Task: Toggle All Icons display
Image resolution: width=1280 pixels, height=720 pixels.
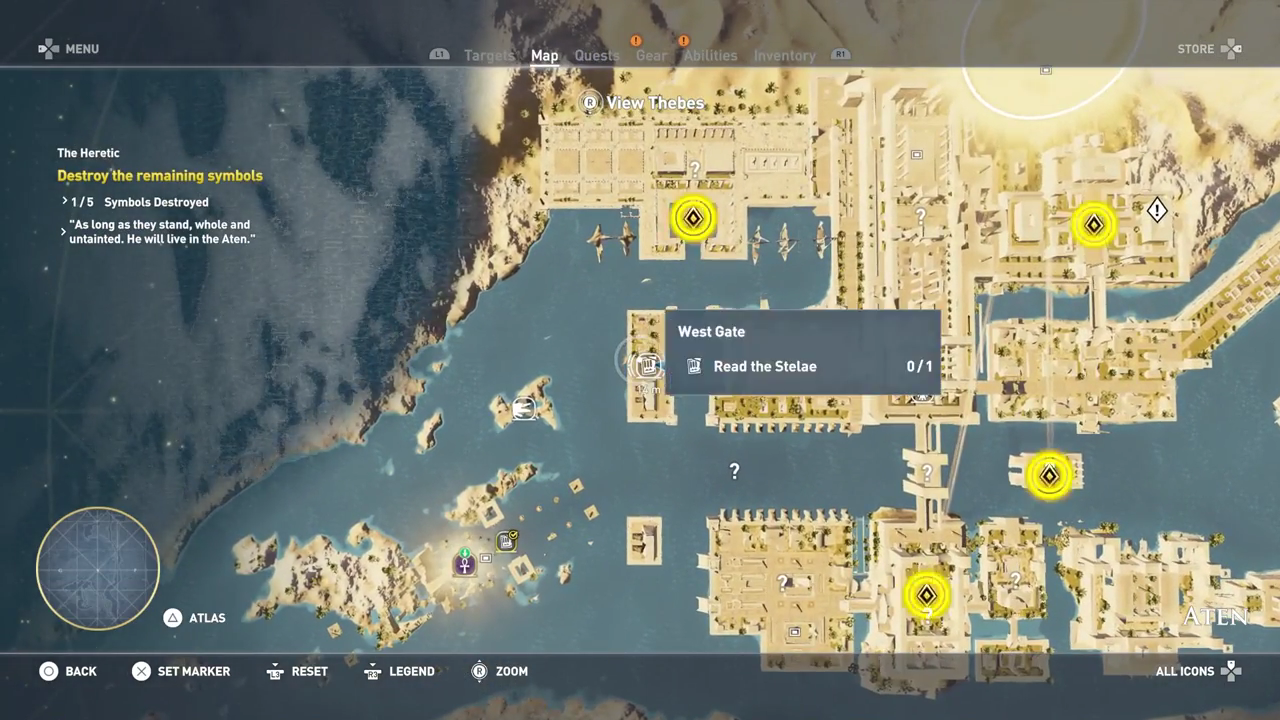Action: [x=1185, y=671]
